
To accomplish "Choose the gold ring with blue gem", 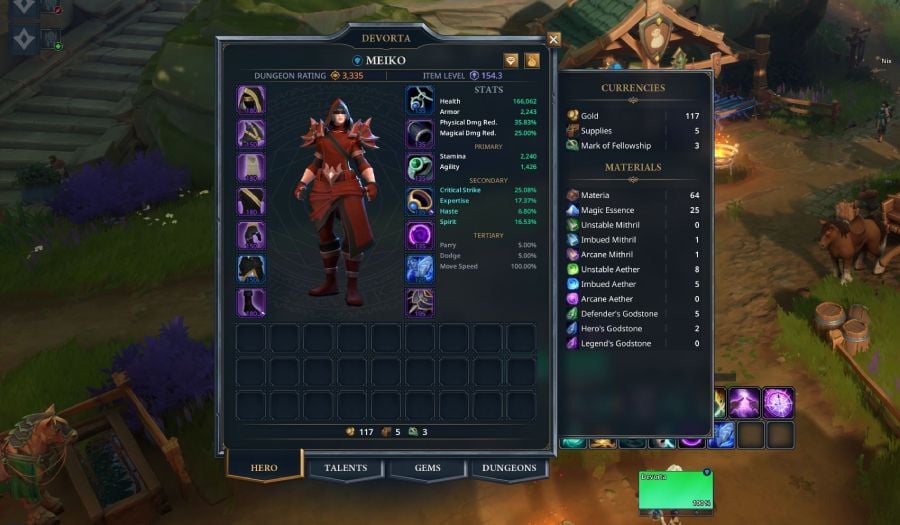I will click(419, 201).
